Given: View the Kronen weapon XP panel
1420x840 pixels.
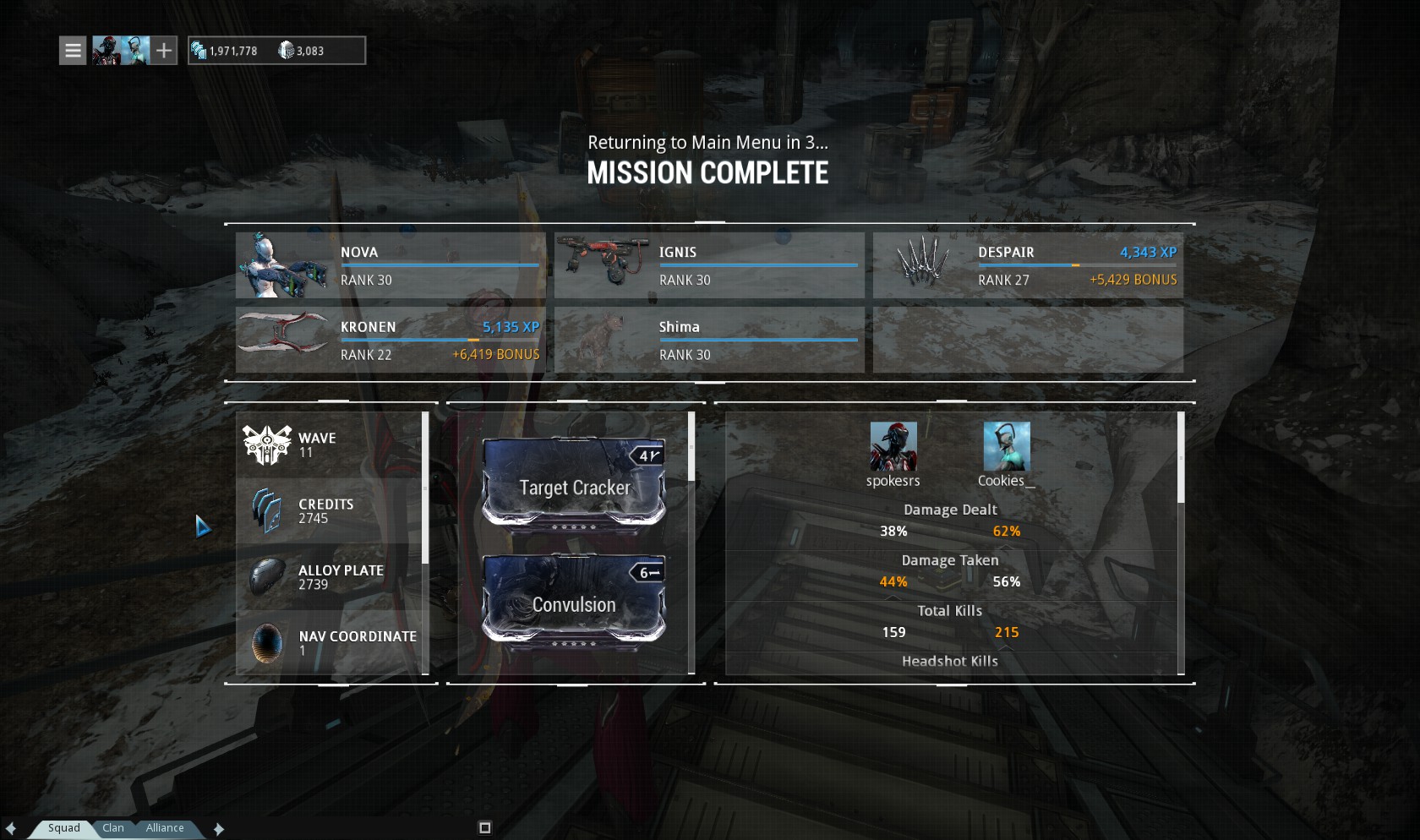Looking at the screenshot, I should [x=390, y=340].
